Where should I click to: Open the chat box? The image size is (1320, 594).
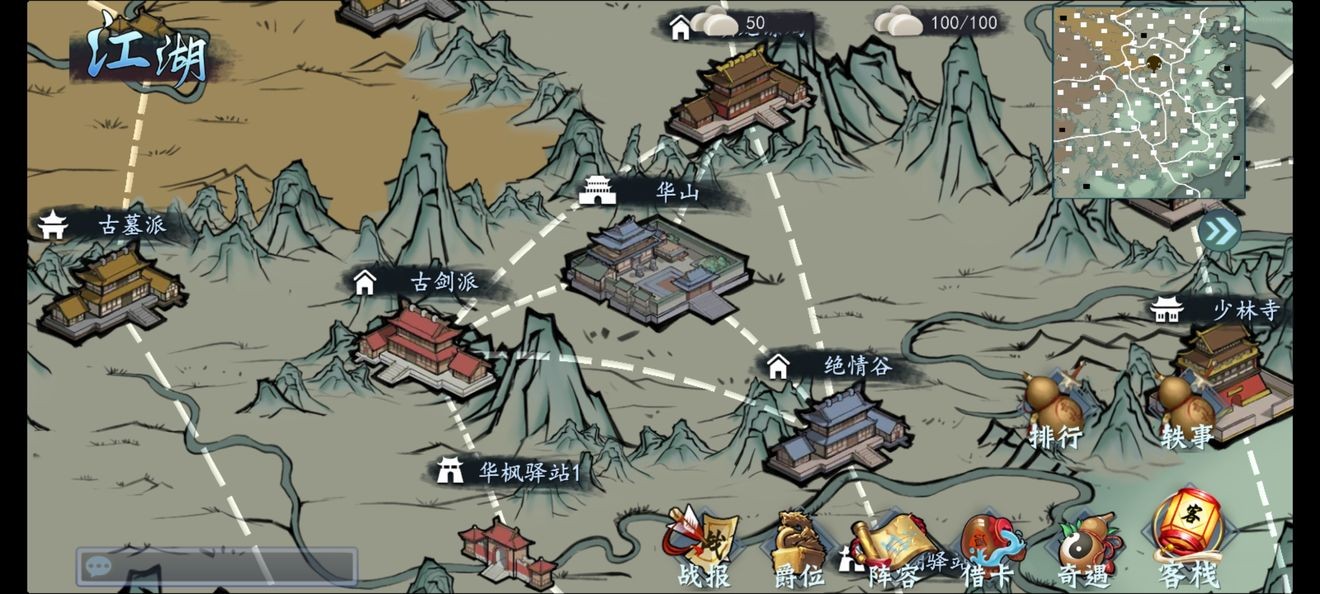click(216, 567)
